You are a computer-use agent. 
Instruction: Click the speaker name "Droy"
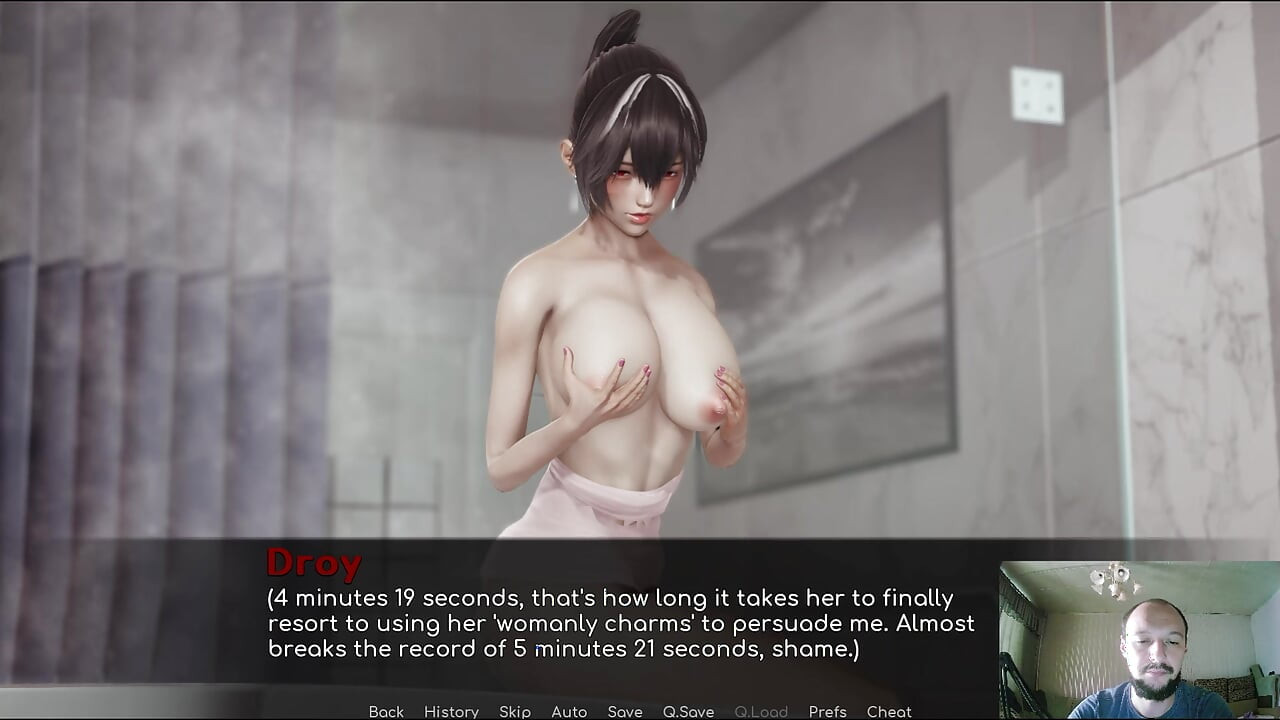(x=313, y=563)
